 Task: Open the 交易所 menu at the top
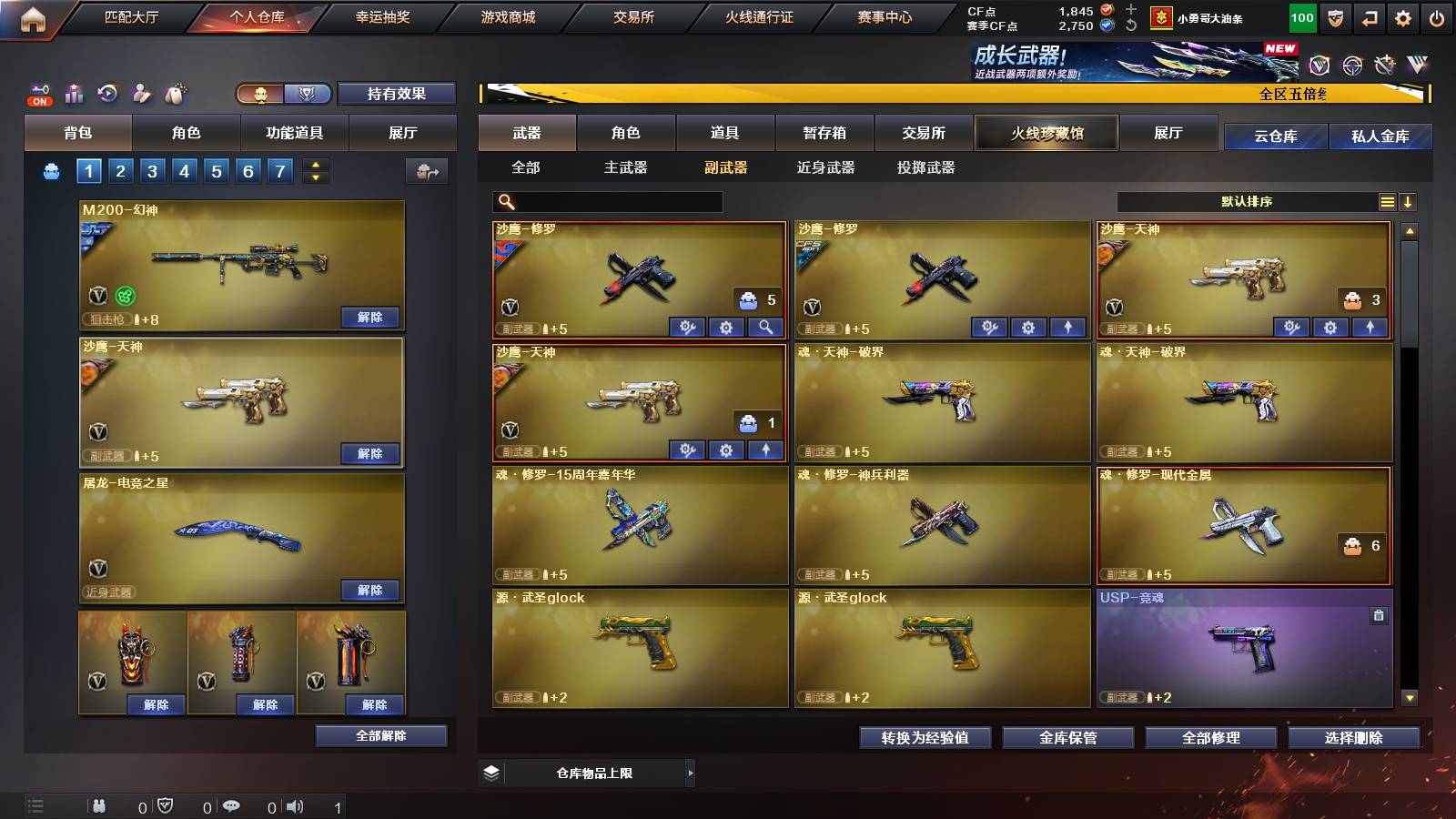[632, 16]
